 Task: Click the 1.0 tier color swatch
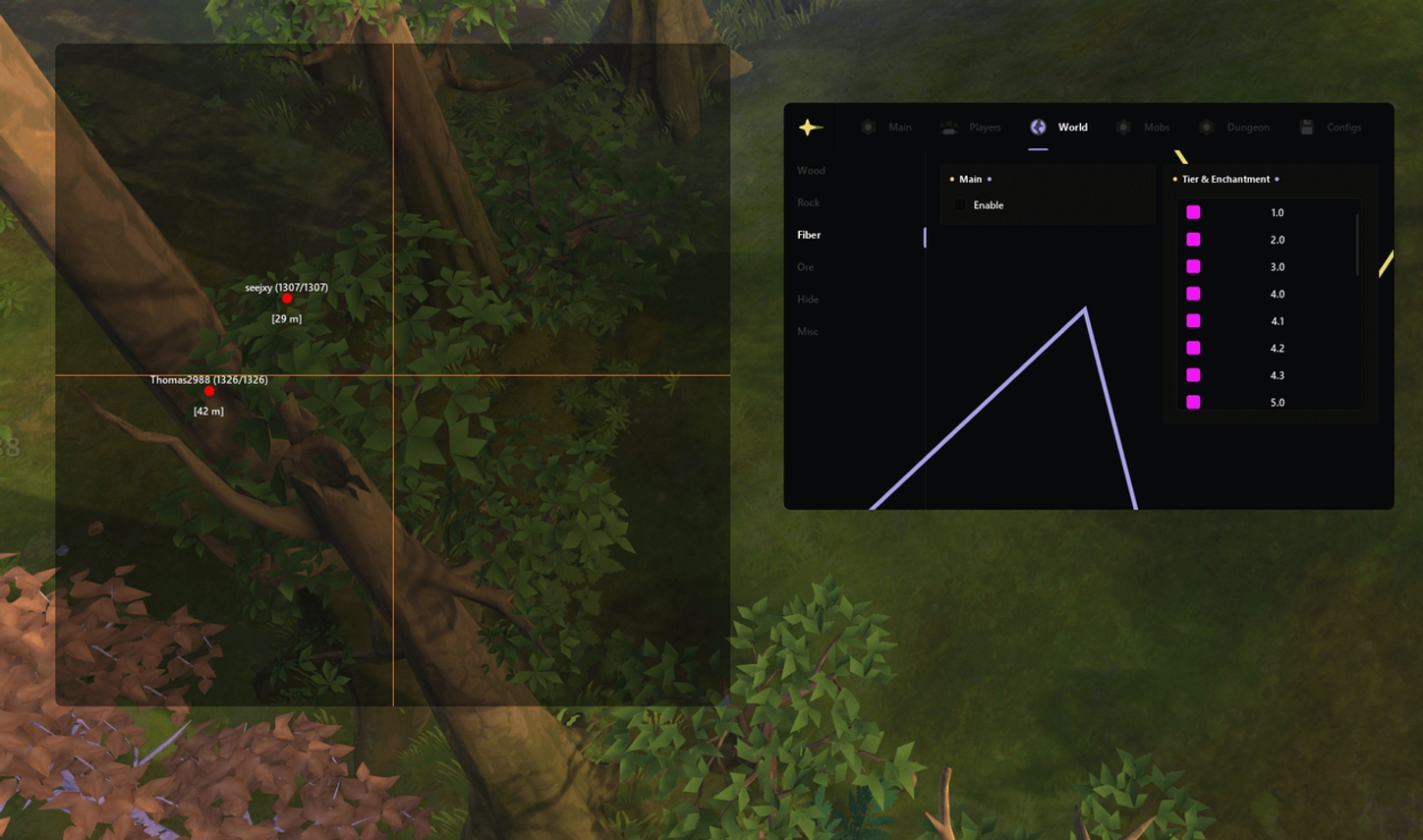point(1193,211)
